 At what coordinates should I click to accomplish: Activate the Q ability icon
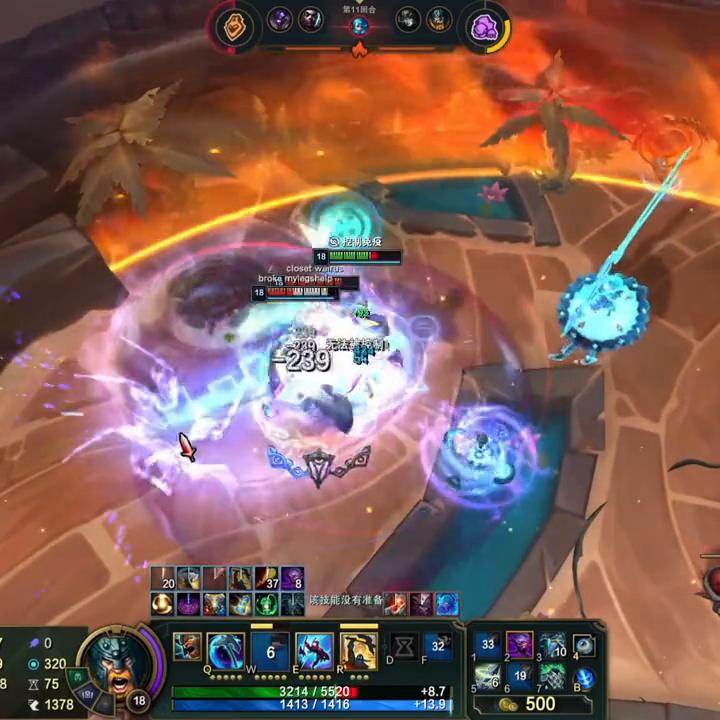tap(225, 651)
